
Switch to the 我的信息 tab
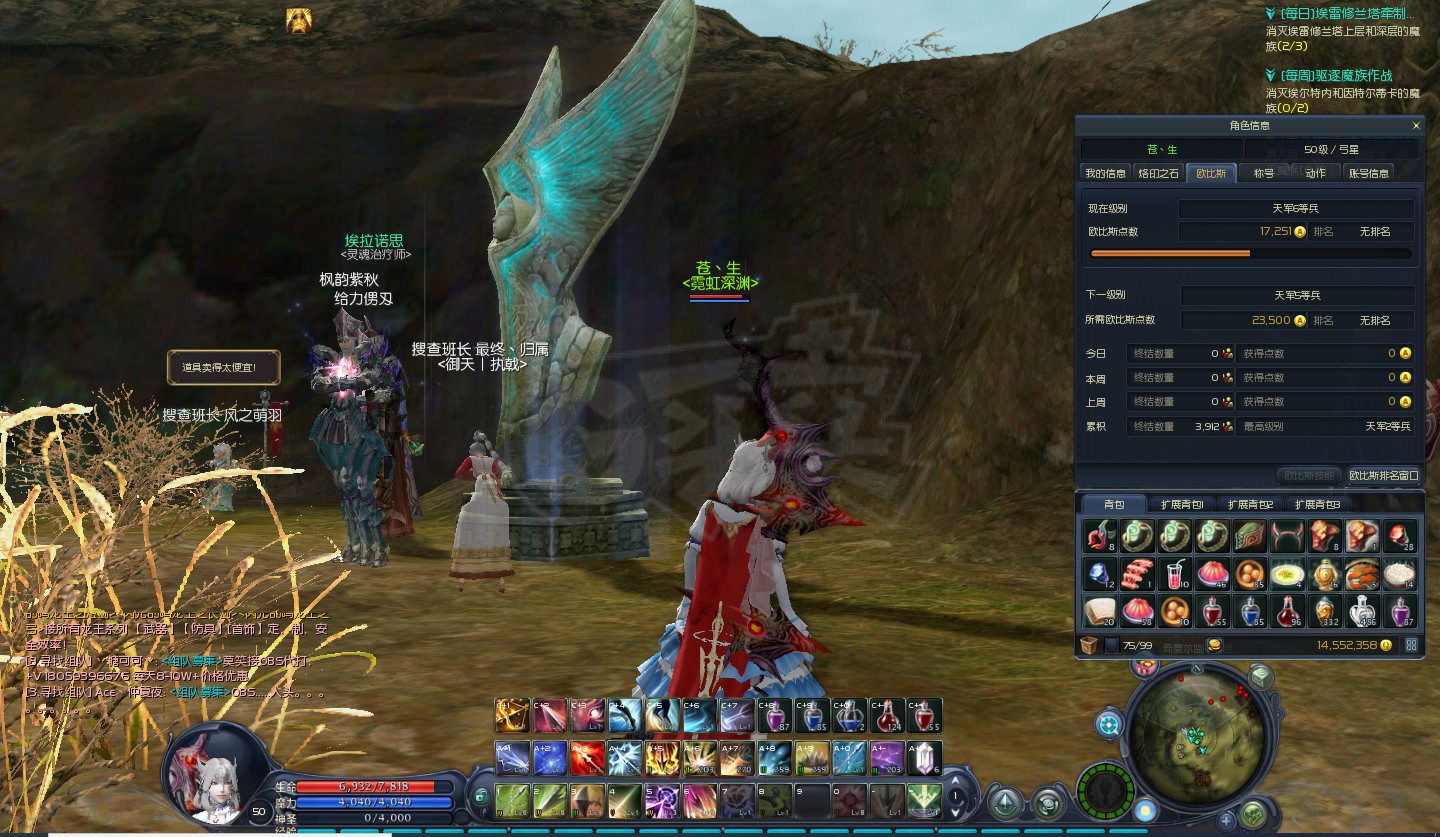click(1105, 173)
